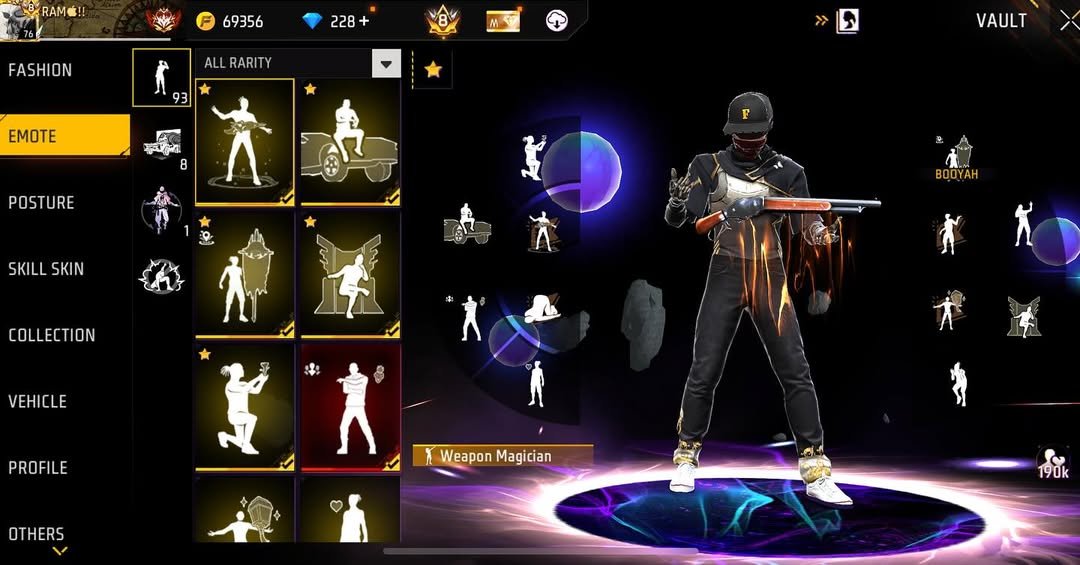
Task: Close the Vault screen
Action: click(1067, 20)
